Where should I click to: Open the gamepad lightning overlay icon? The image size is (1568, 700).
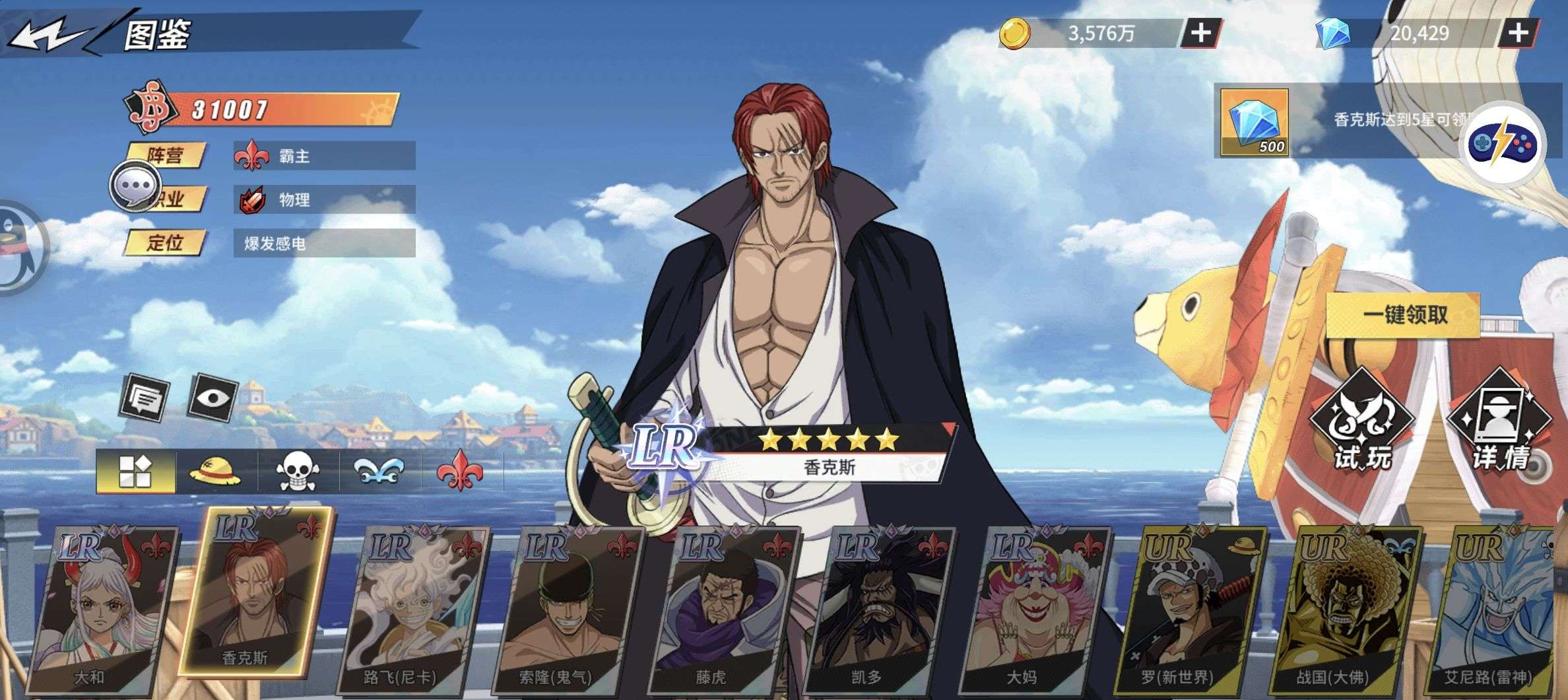pos(1502,145)
